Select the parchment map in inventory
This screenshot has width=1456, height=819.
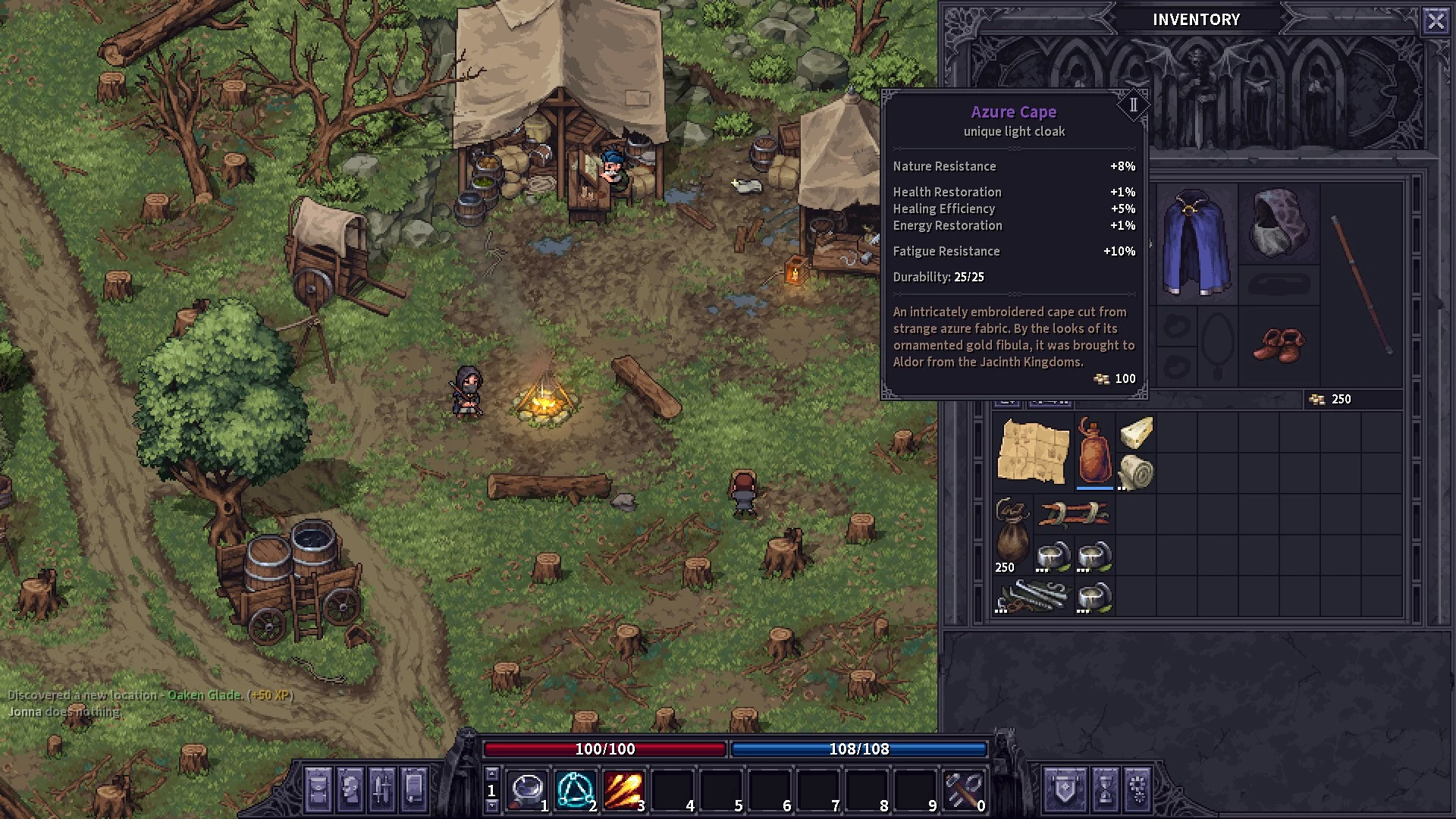1033,451
